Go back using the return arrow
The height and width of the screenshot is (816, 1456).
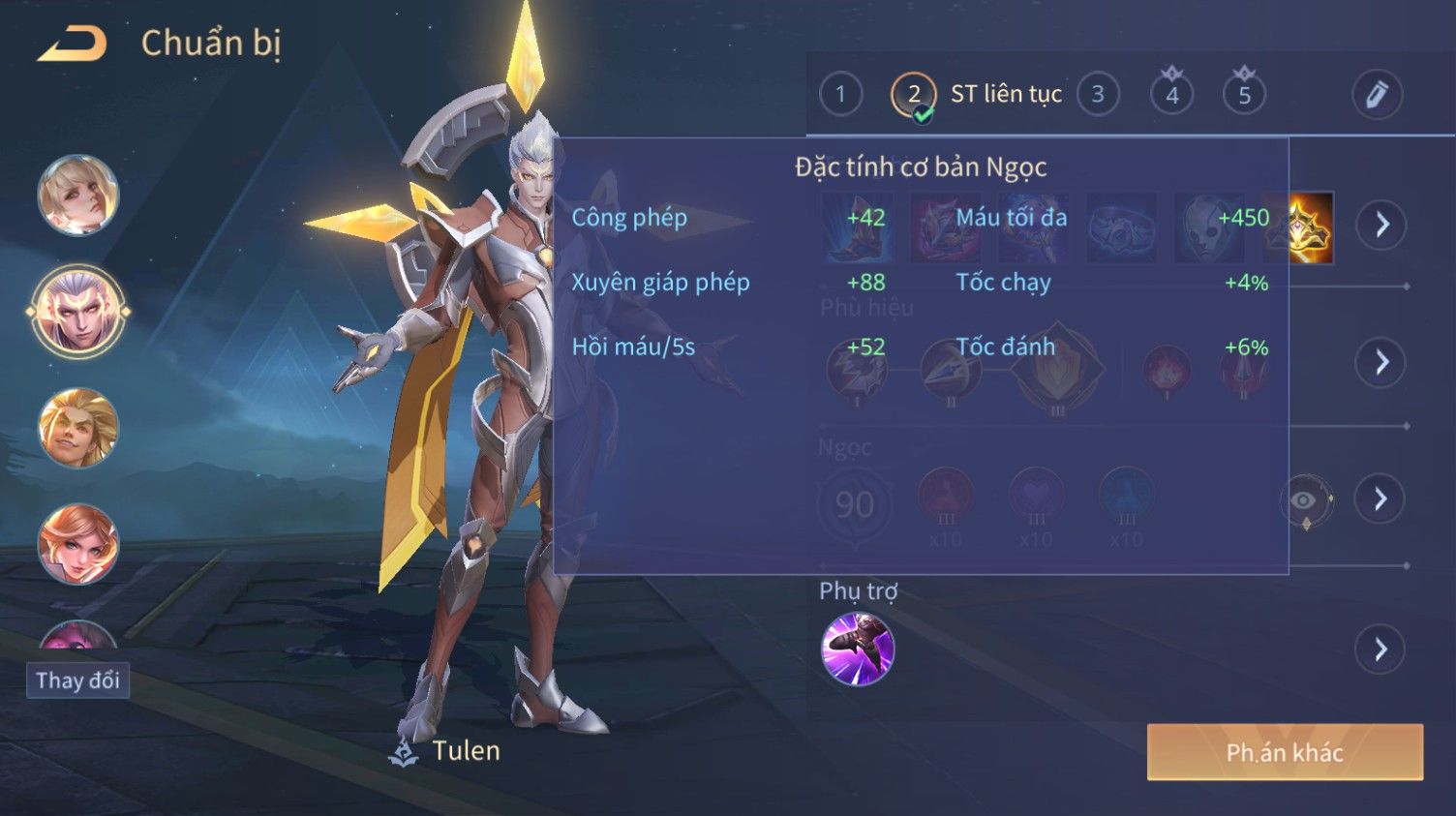(72, 45)
